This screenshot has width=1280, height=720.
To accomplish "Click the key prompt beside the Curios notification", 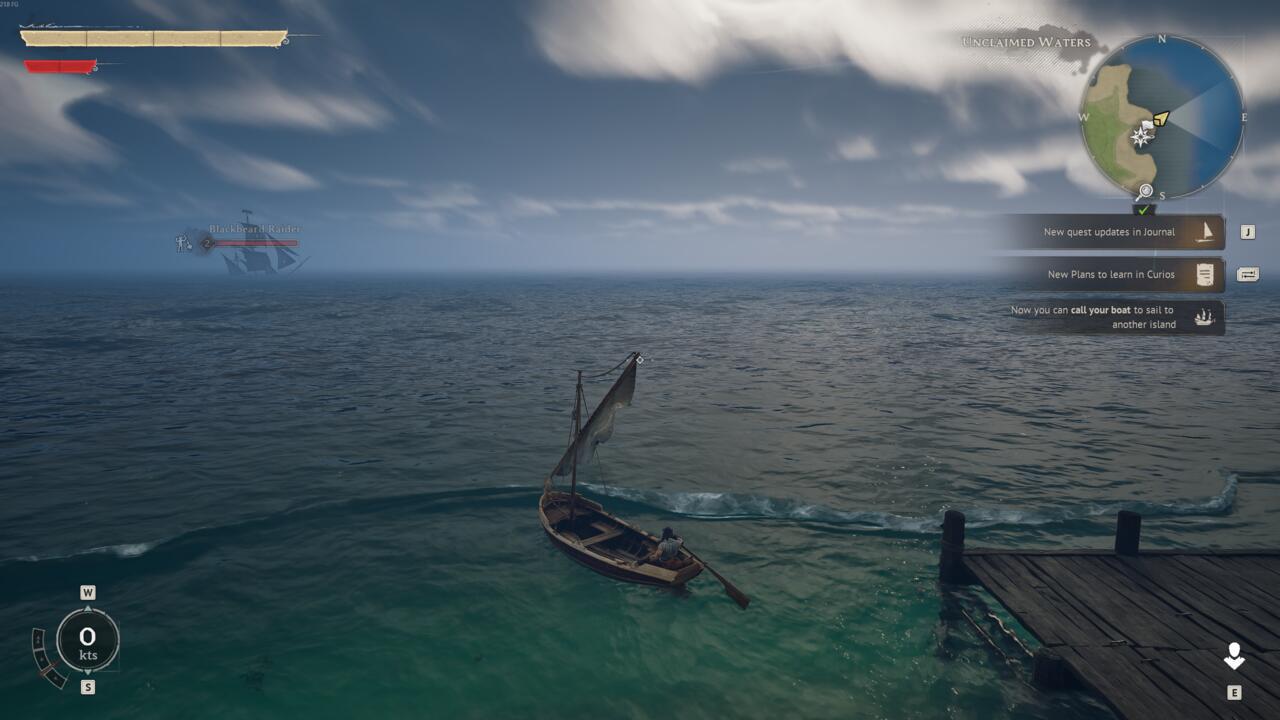I will coord(1248,275).
